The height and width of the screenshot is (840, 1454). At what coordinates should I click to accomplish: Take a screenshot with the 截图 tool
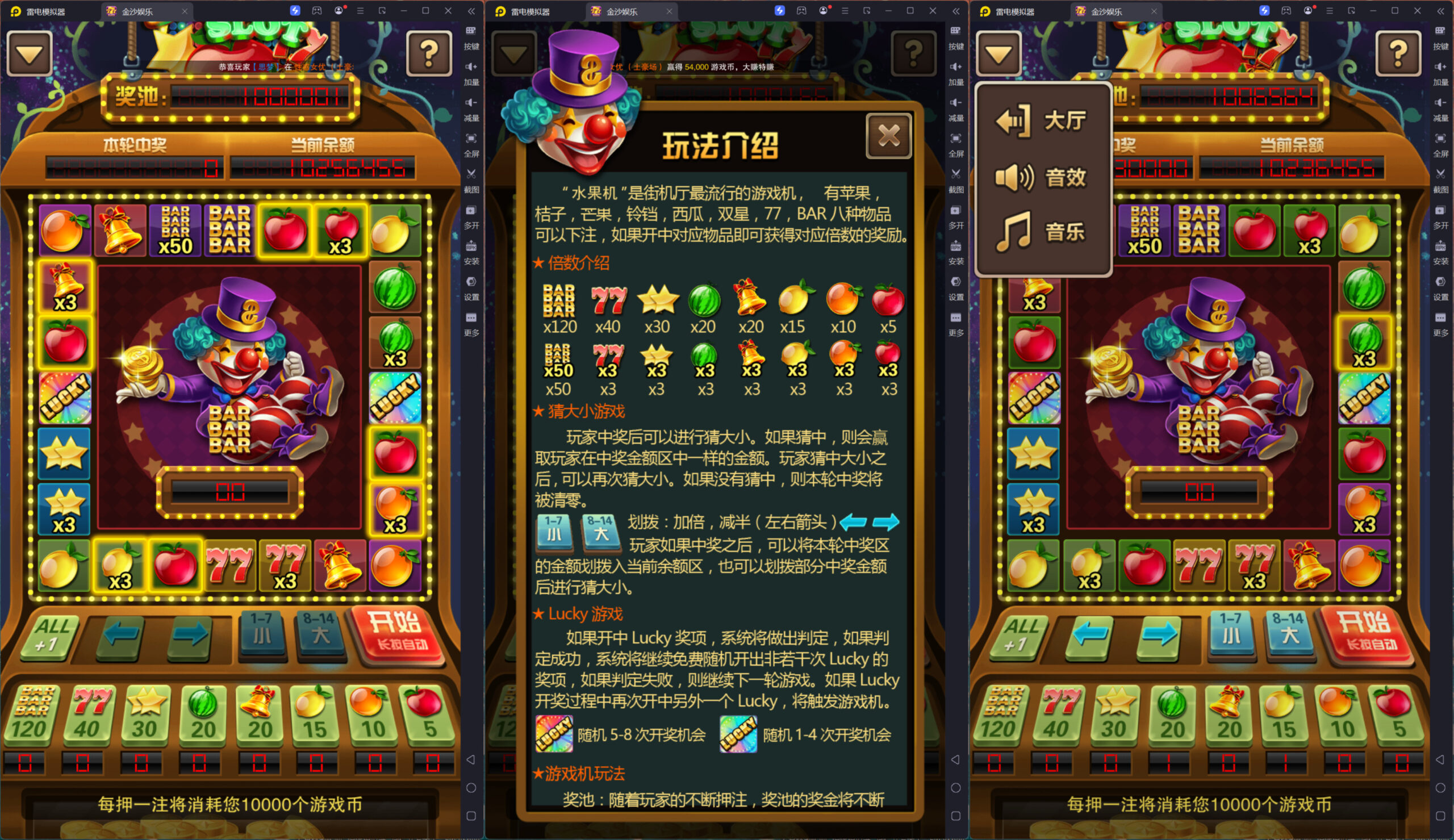[x=472, y=180]
